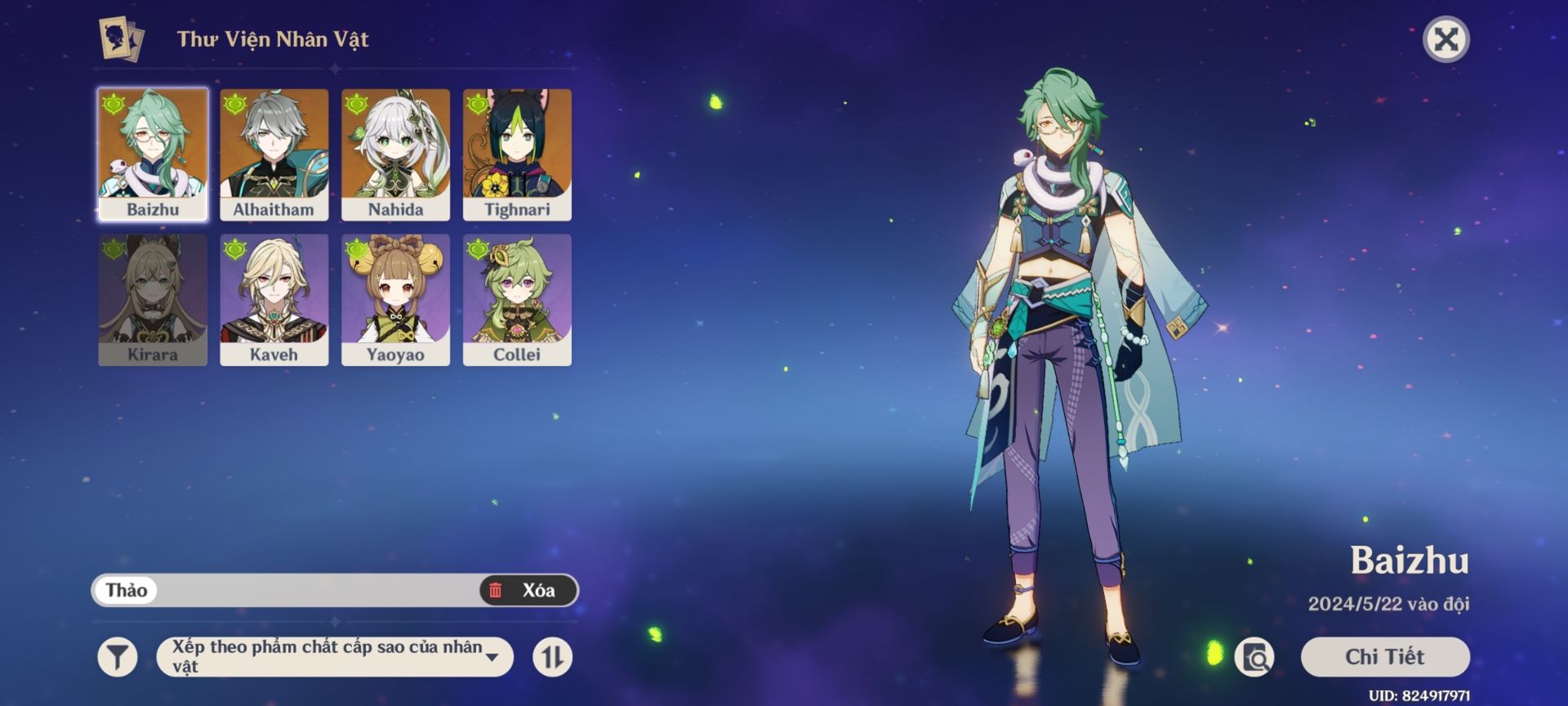Select the Kaveh character card

(274, 299)
